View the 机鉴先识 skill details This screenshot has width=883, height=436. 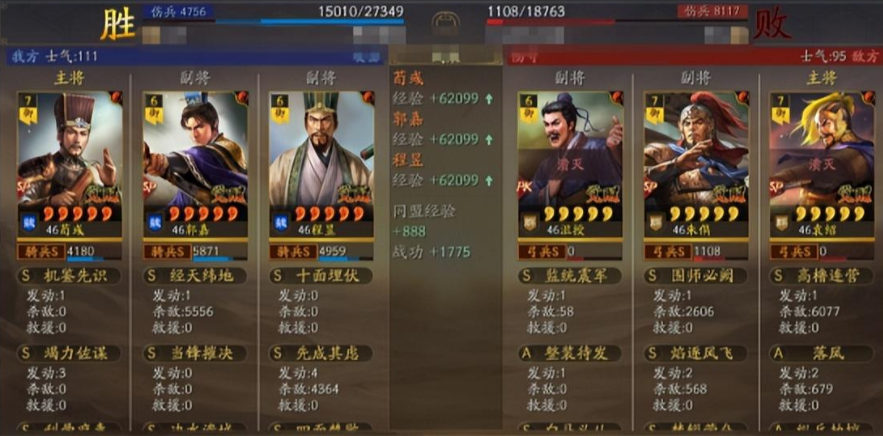(70, 275)
